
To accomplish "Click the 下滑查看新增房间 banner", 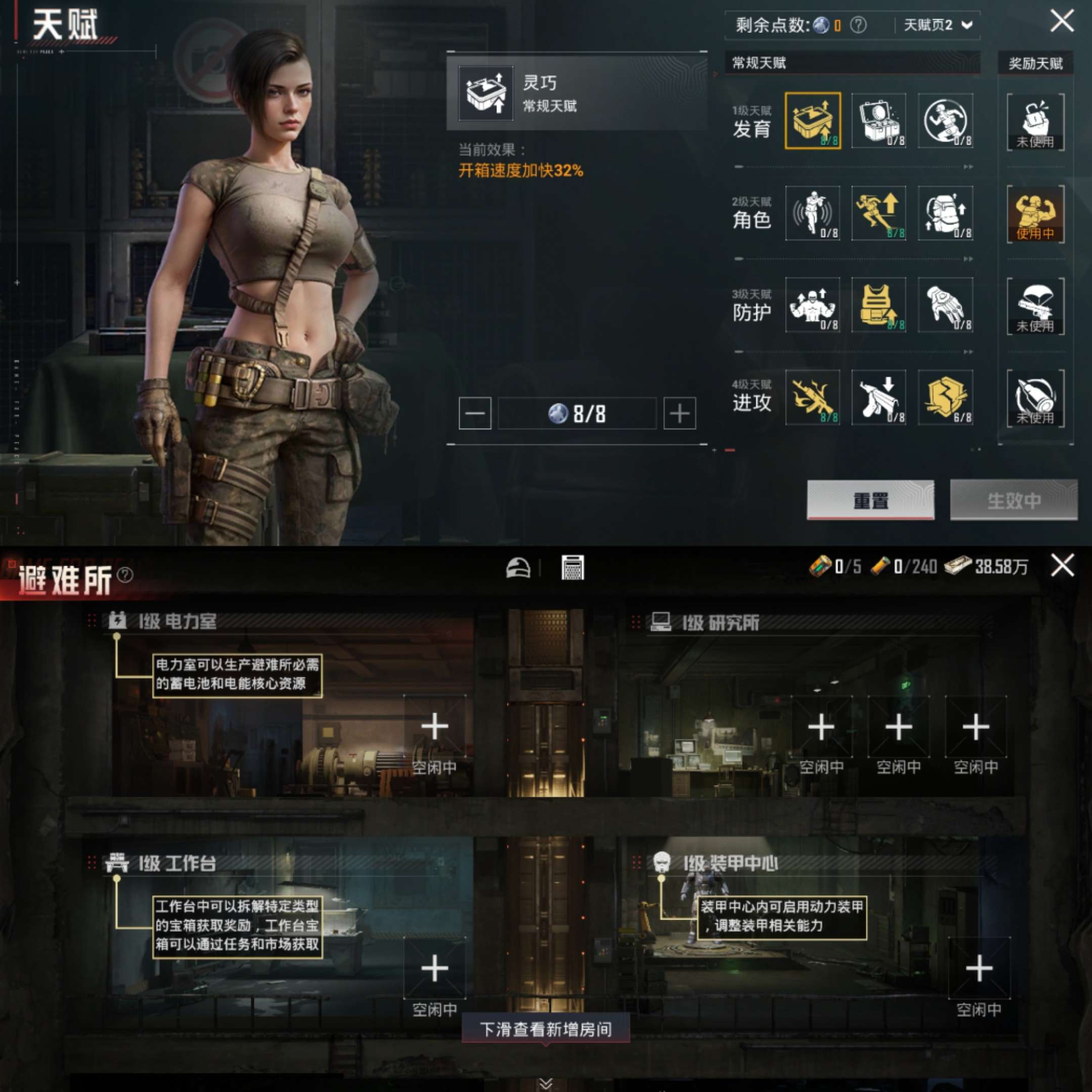I will click(x=546, y=1030).
